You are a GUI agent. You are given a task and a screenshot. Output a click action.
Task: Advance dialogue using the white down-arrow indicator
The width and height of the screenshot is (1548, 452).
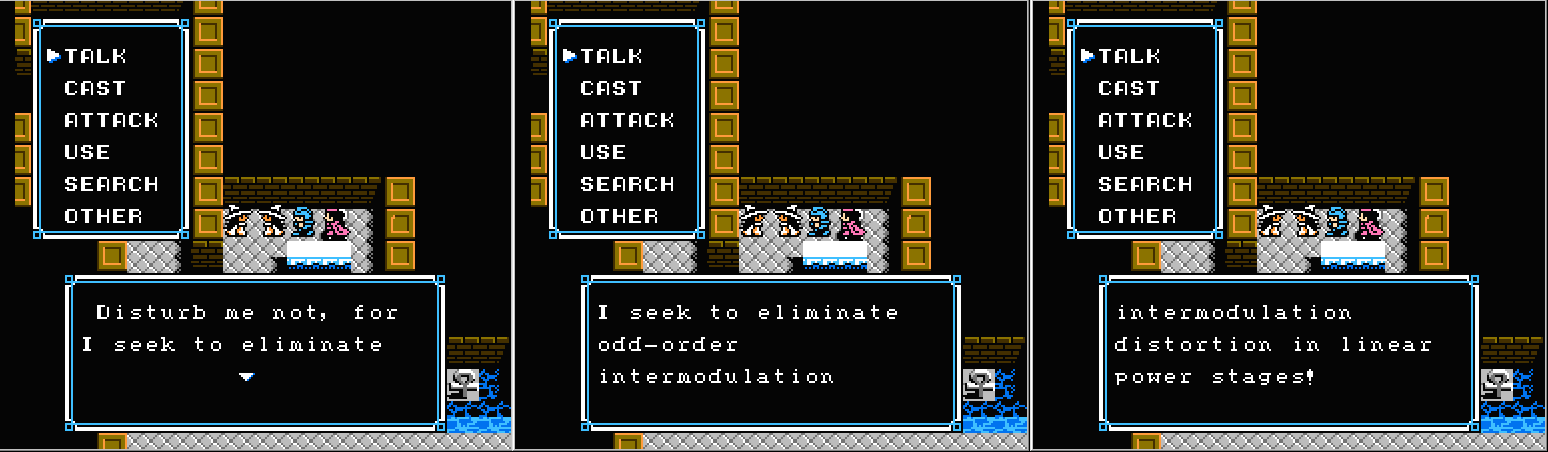pyautogui.click(x=246, y=376)
